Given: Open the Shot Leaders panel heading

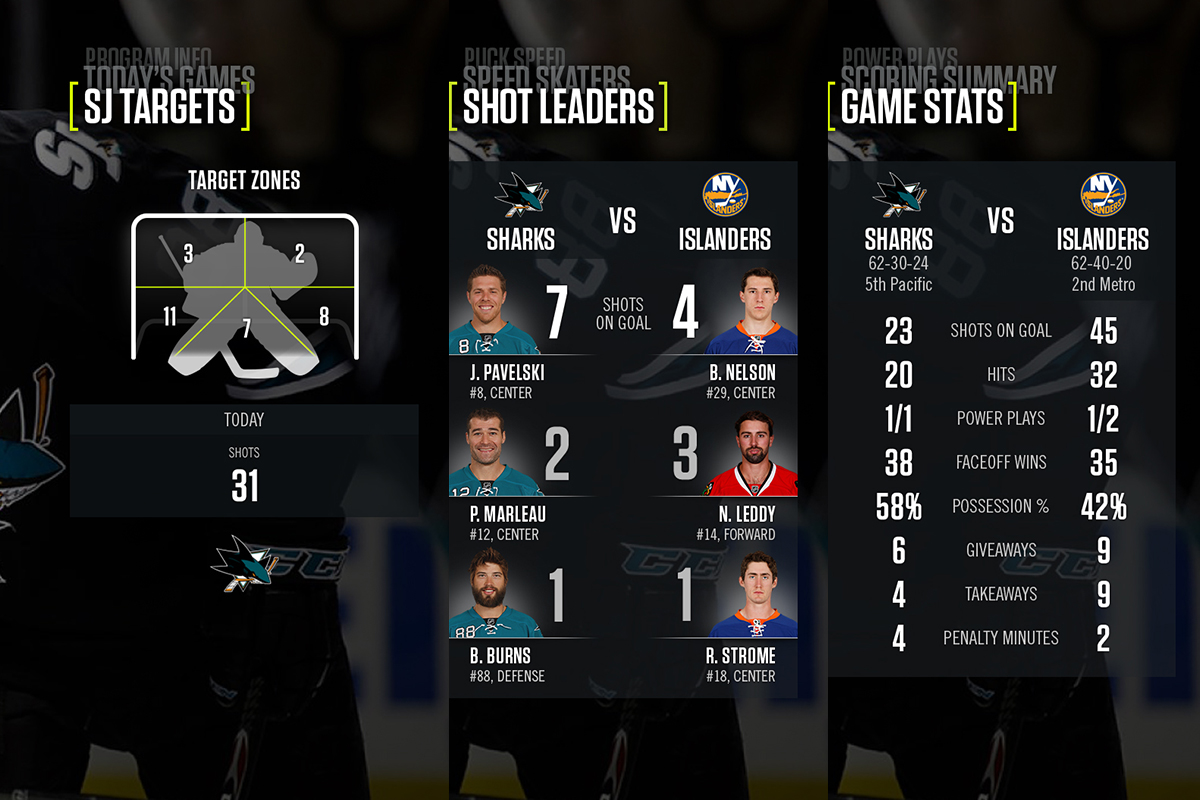Looking at the screenshot, I should (558, 108).
